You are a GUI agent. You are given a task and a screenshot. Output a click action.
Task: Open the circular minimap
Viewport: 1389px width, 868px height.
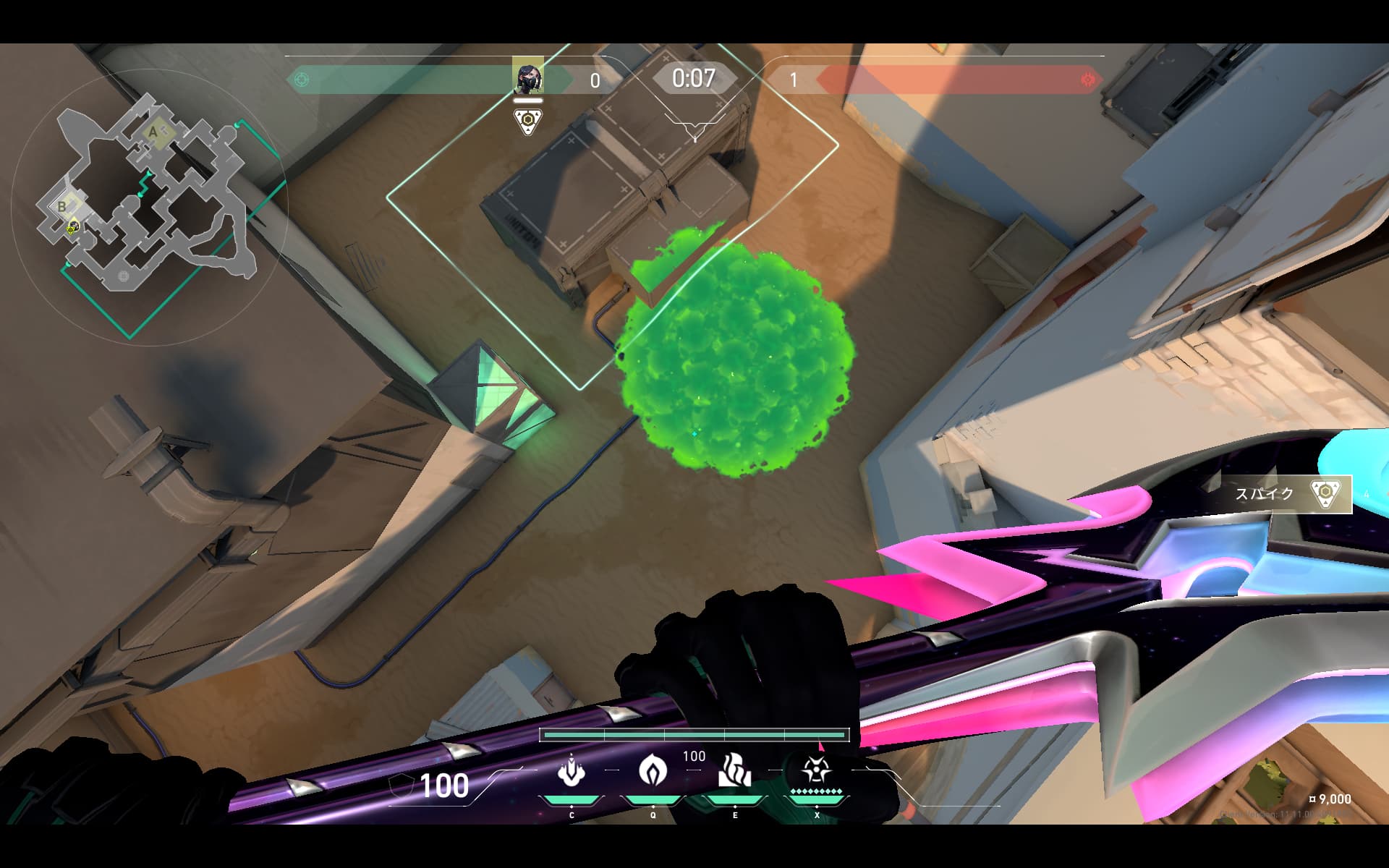pos(148,206)
